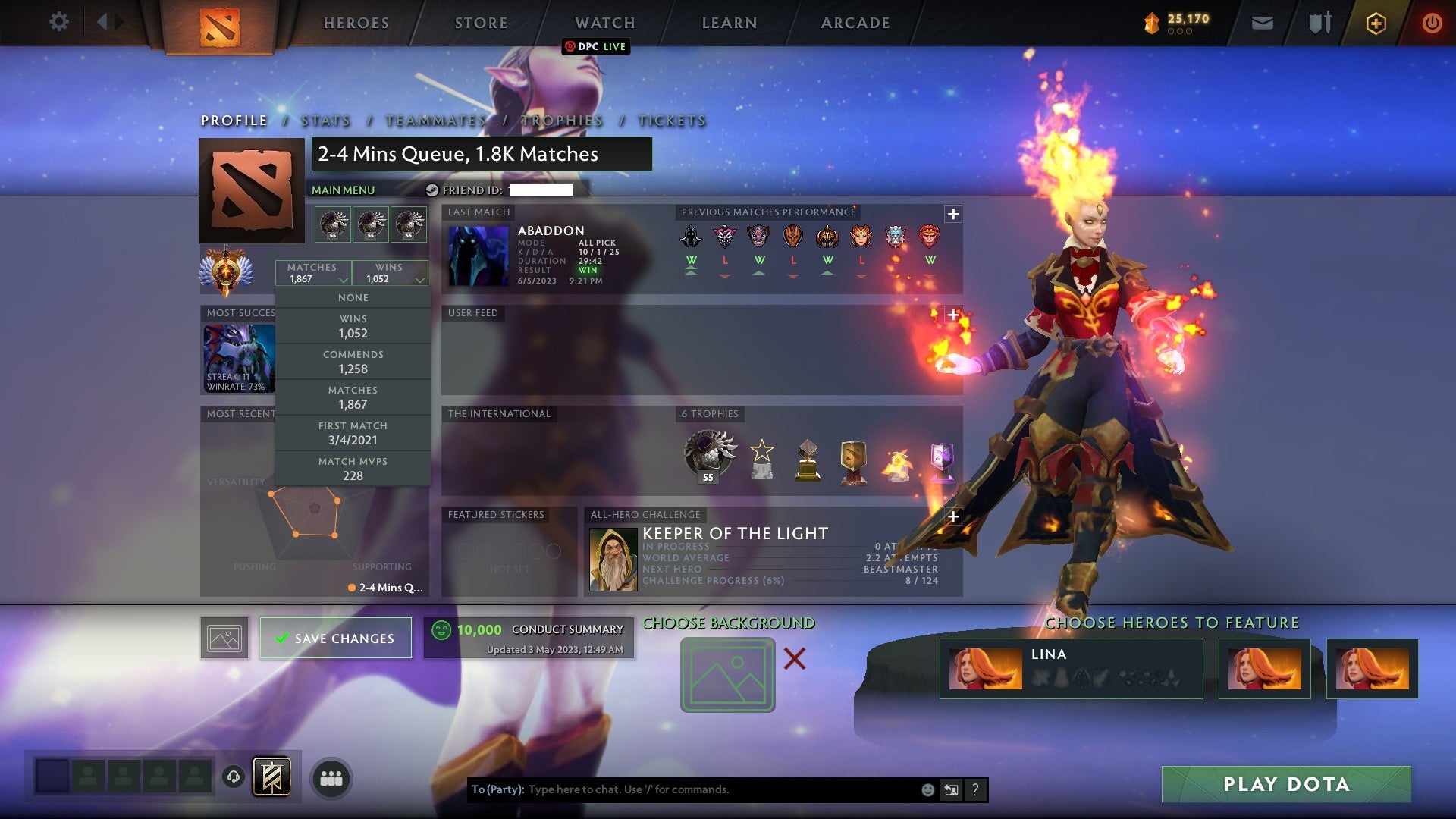Click the chat help question mark
1456x819 pixels.
pos(975,789)
